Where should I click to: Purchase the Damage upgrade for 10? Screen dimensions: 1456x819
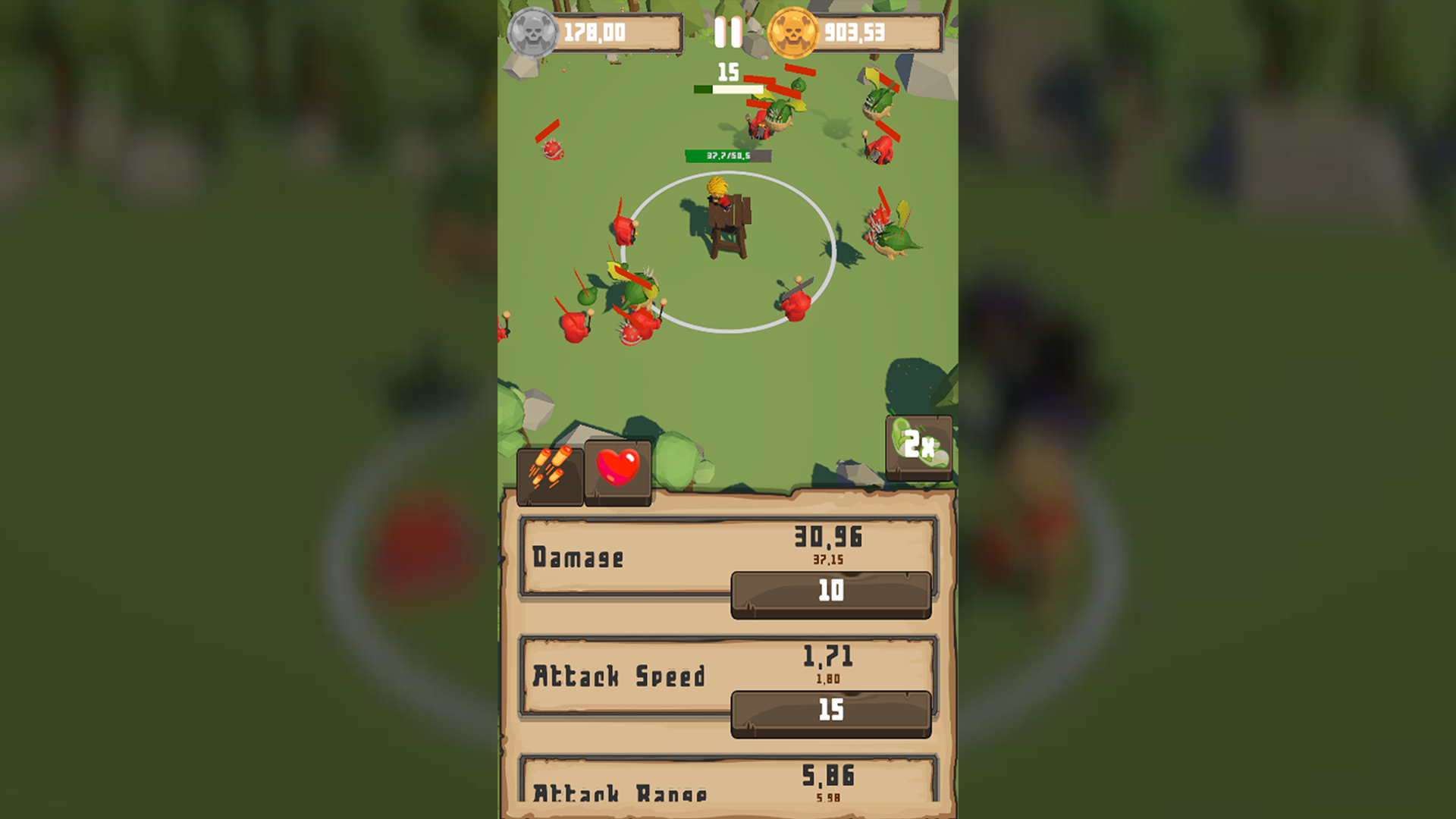[830, 592]
